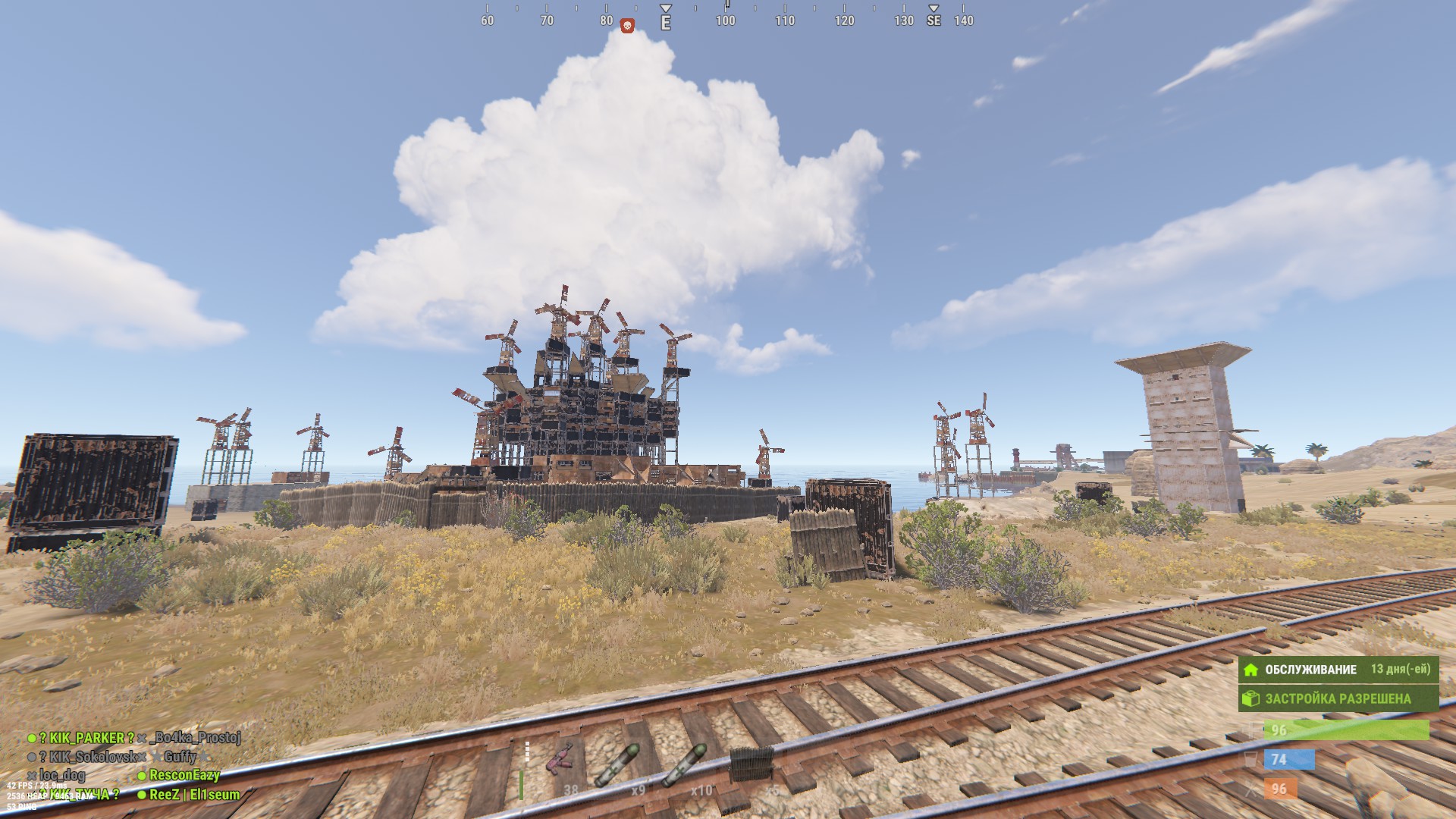
Task: Click ResconEazy in the team list
Action: pyautogui.click(x=184, y=775)
